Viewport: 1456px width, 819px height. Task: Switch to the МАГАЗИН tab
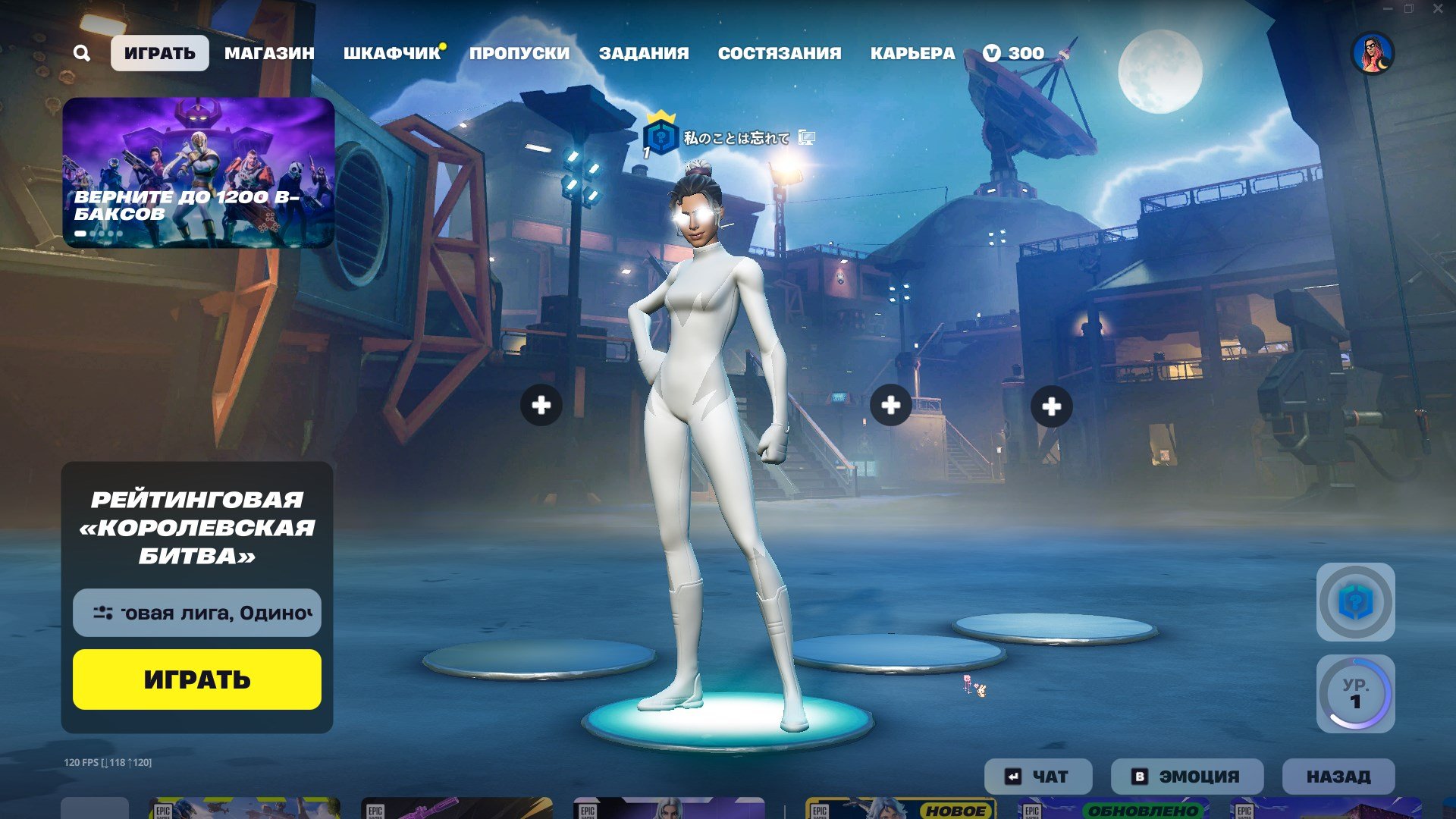269,53
